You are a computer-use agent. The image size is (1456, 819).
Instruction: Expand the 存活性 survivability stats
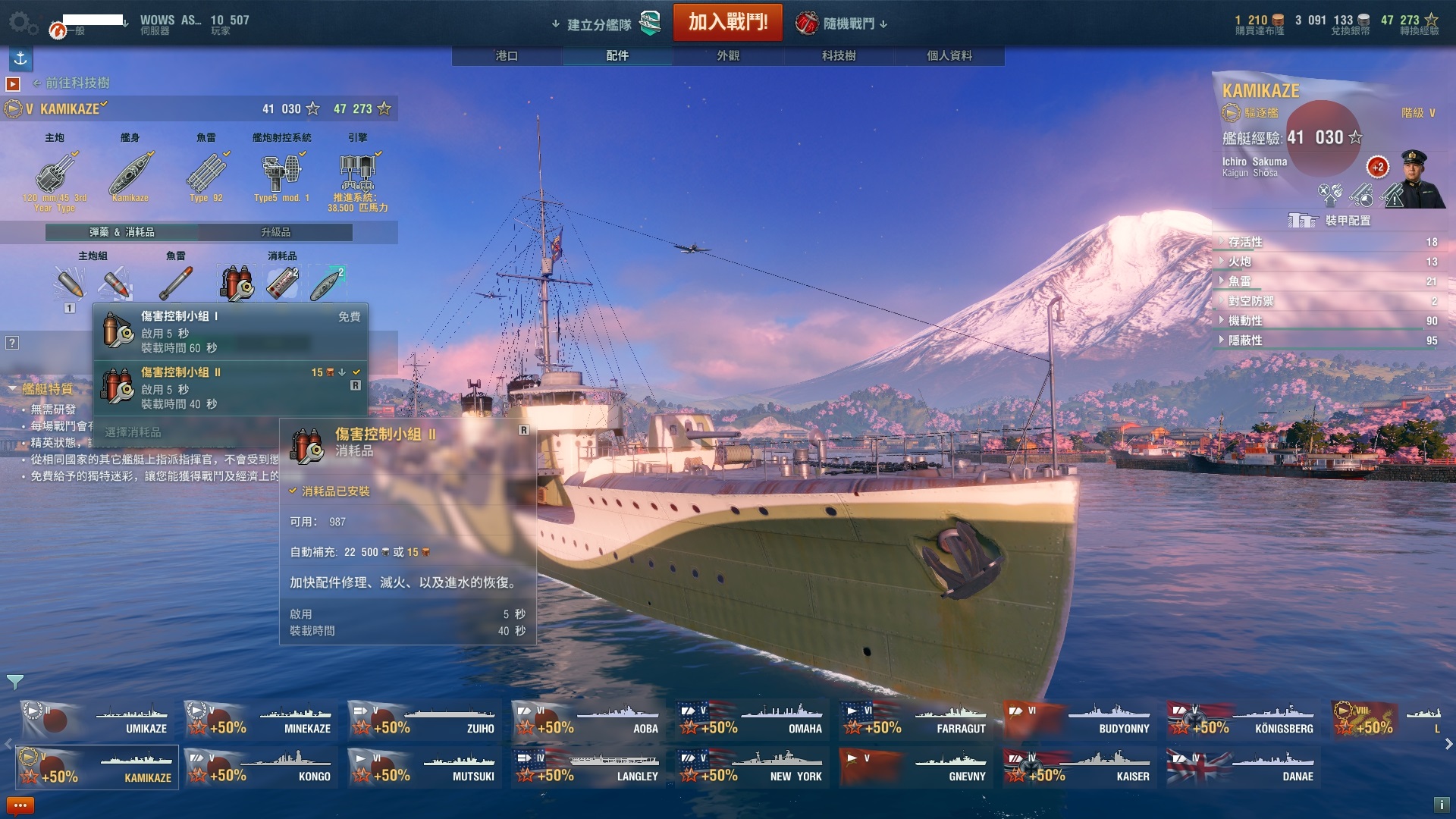tap(1245, 242)
